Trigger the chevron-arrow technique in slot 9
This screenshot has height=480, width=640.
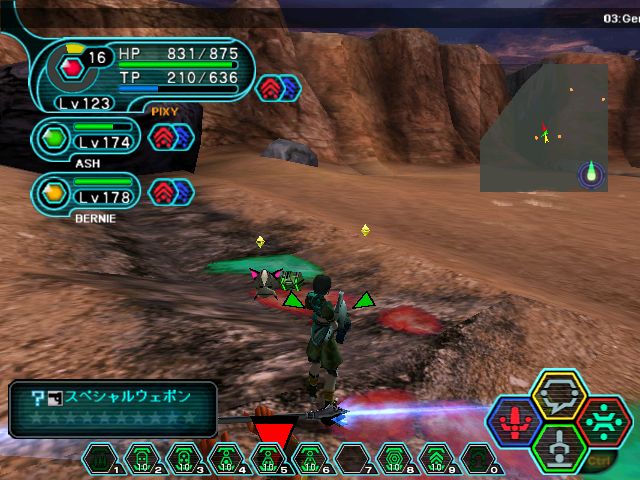tap(436, 459)
